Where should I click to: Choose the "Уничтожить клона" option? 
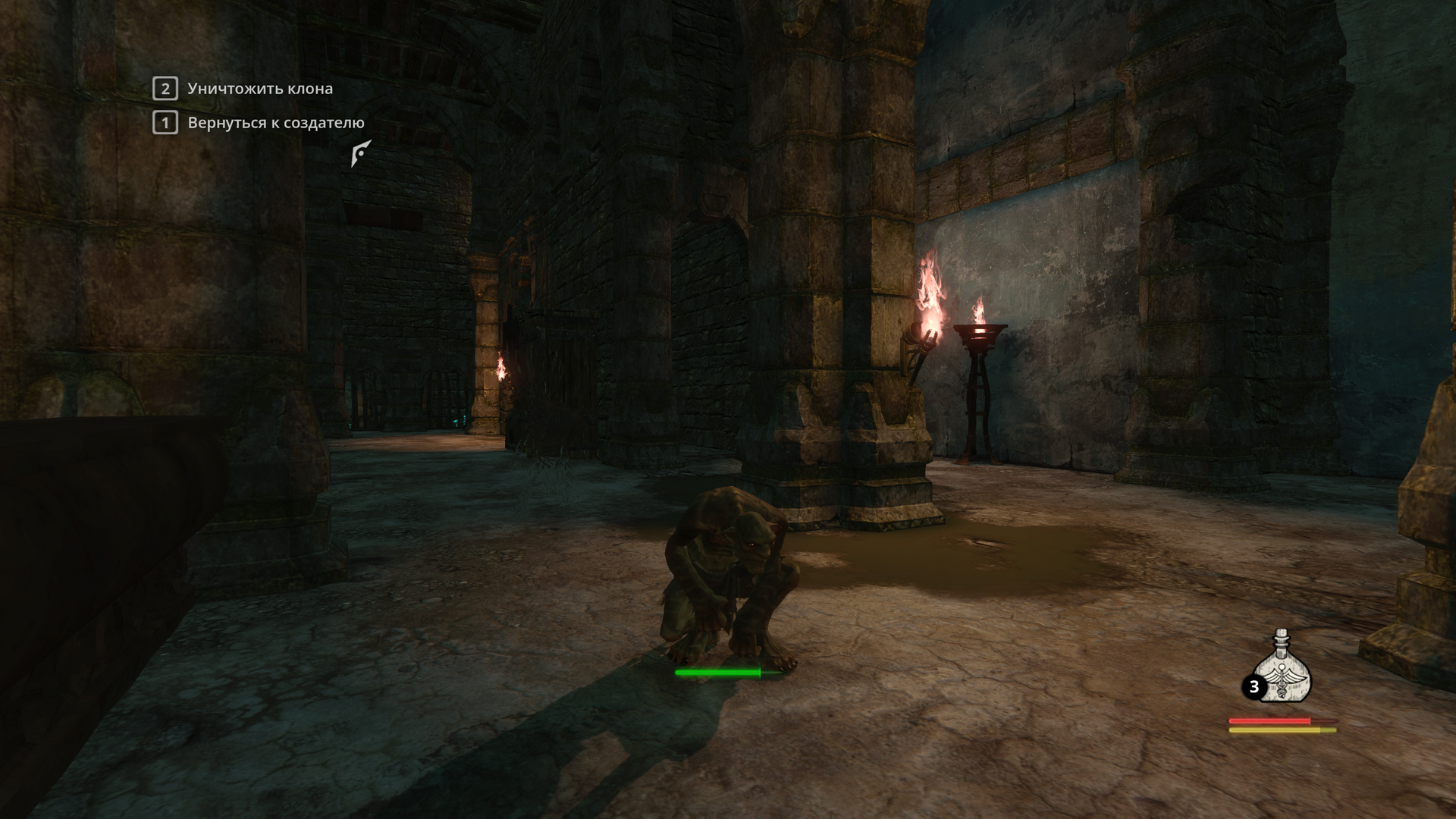point(259,89)
